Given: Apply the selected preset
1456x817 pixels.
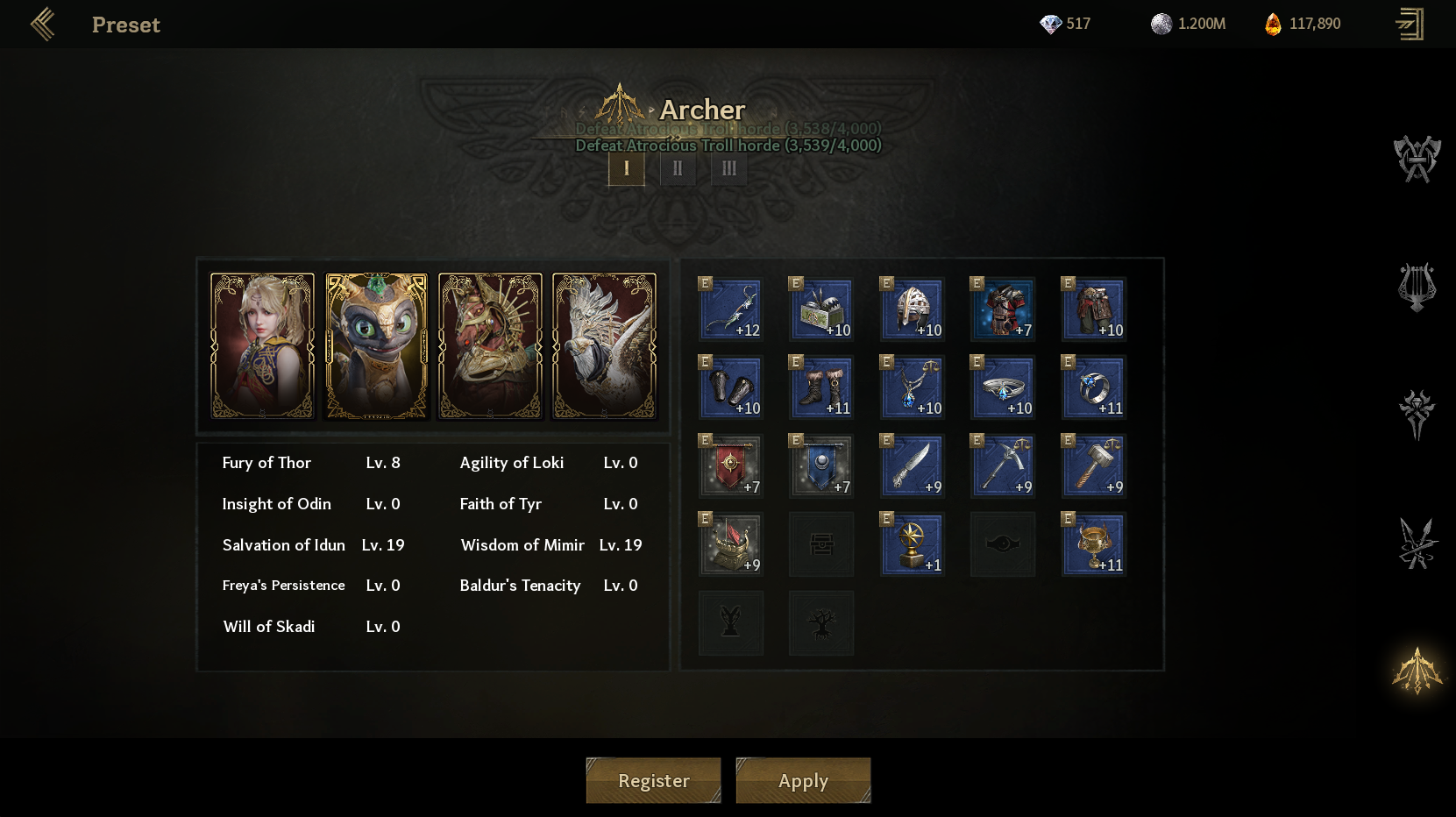Looking at the screenshot, I should pyautogui.click(x=803, y=780).
